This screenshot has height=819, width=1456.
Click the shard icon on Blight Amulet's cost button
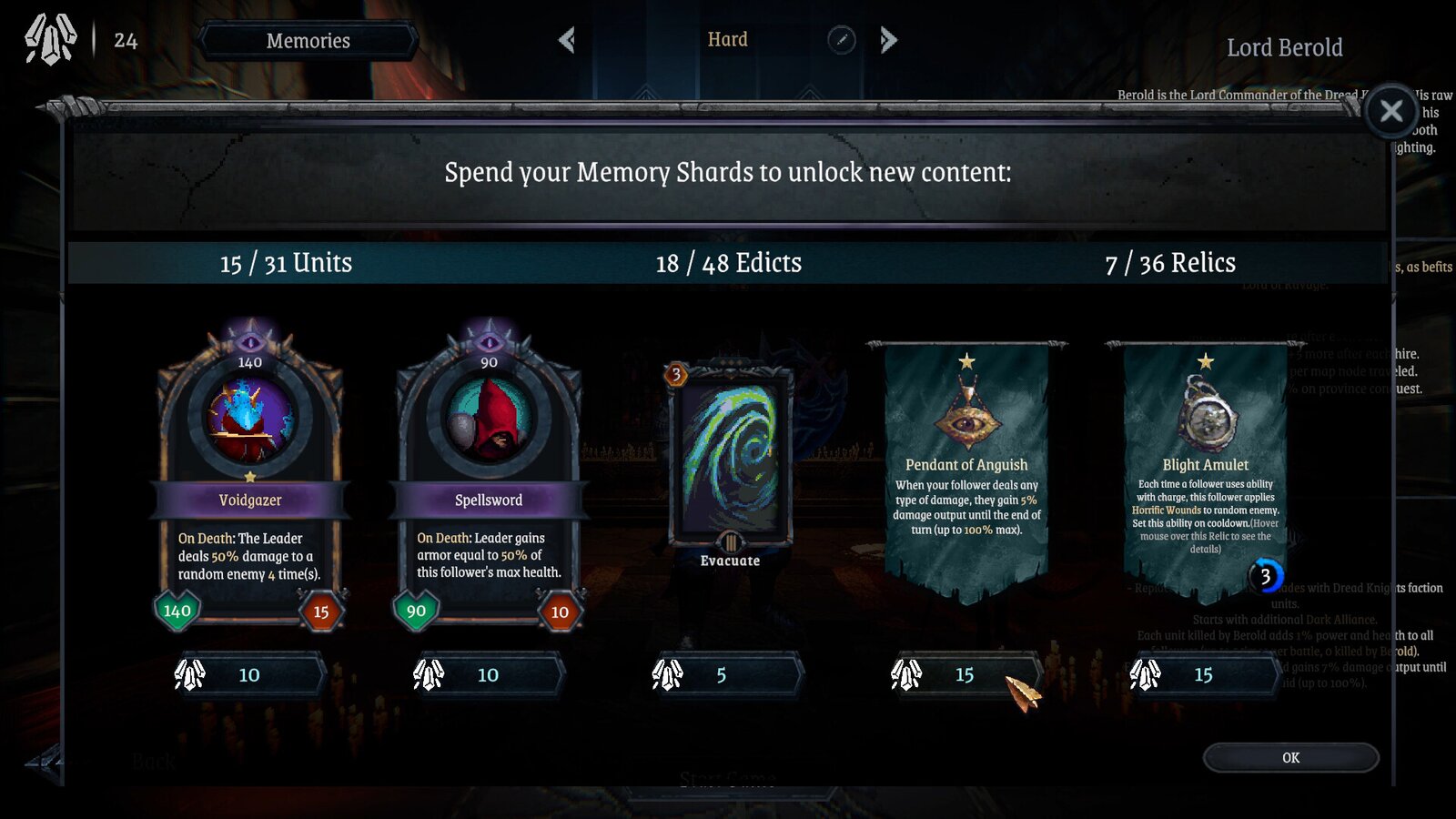click(1147, 674)
